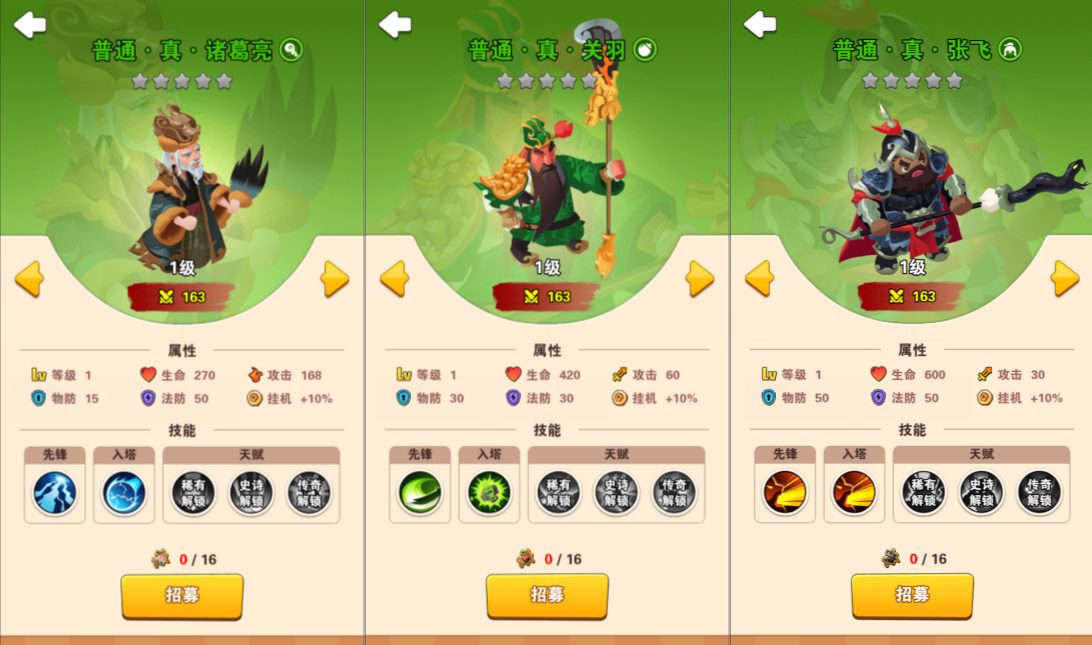Select Zhuge Liang's 入塔 blue orb skill

124,493
